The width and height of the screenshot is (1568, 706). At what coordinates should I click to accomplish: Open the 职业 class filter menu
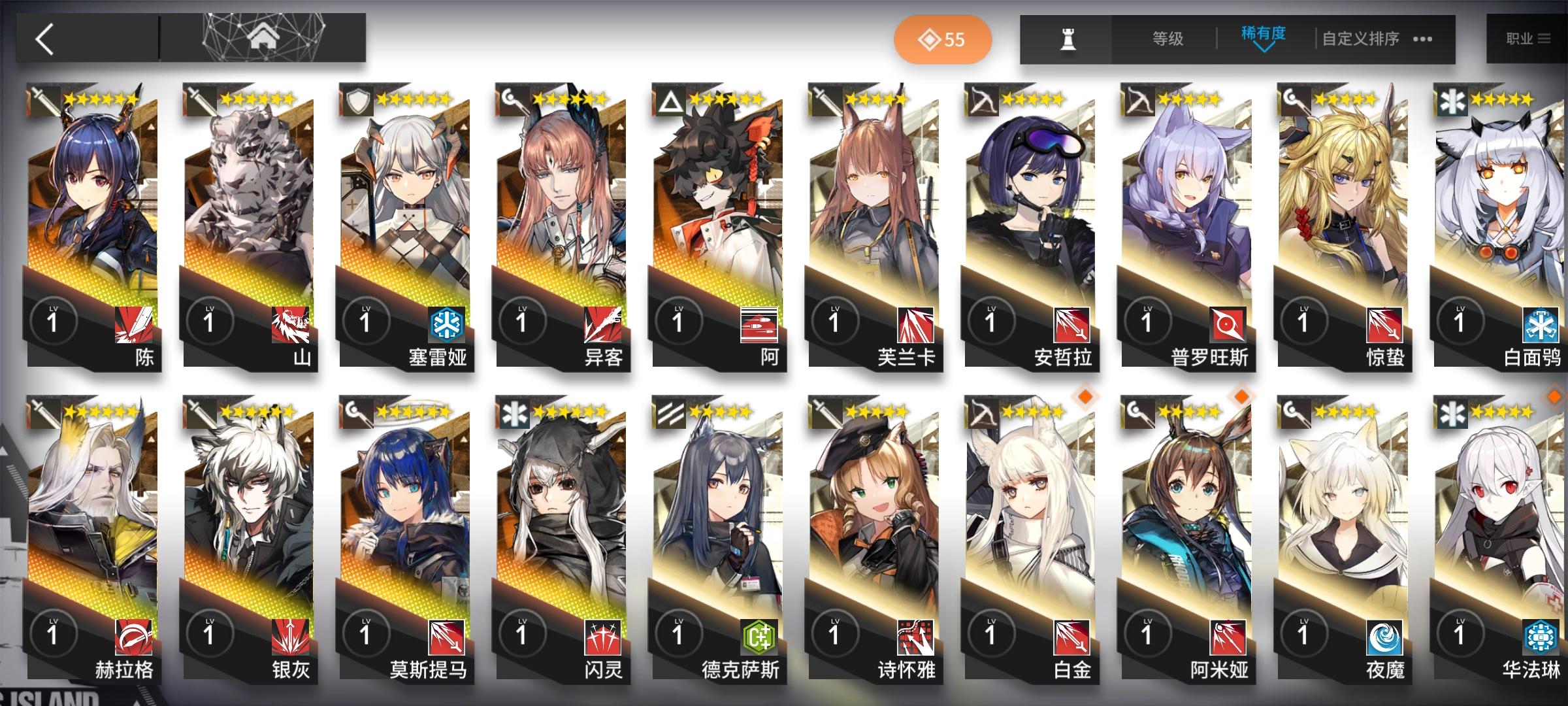click(x=1532, y=39)
